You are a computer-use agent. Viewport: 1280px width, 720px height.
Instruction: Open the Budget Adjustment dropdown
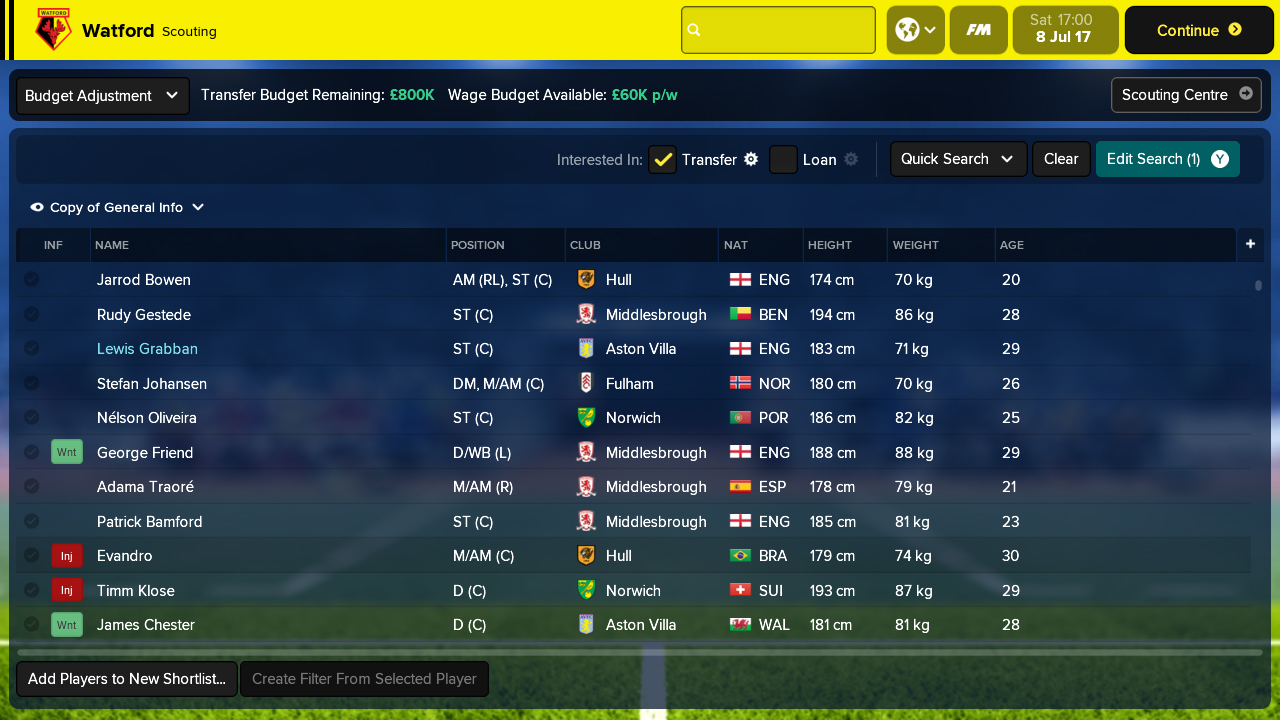(101, 95)
